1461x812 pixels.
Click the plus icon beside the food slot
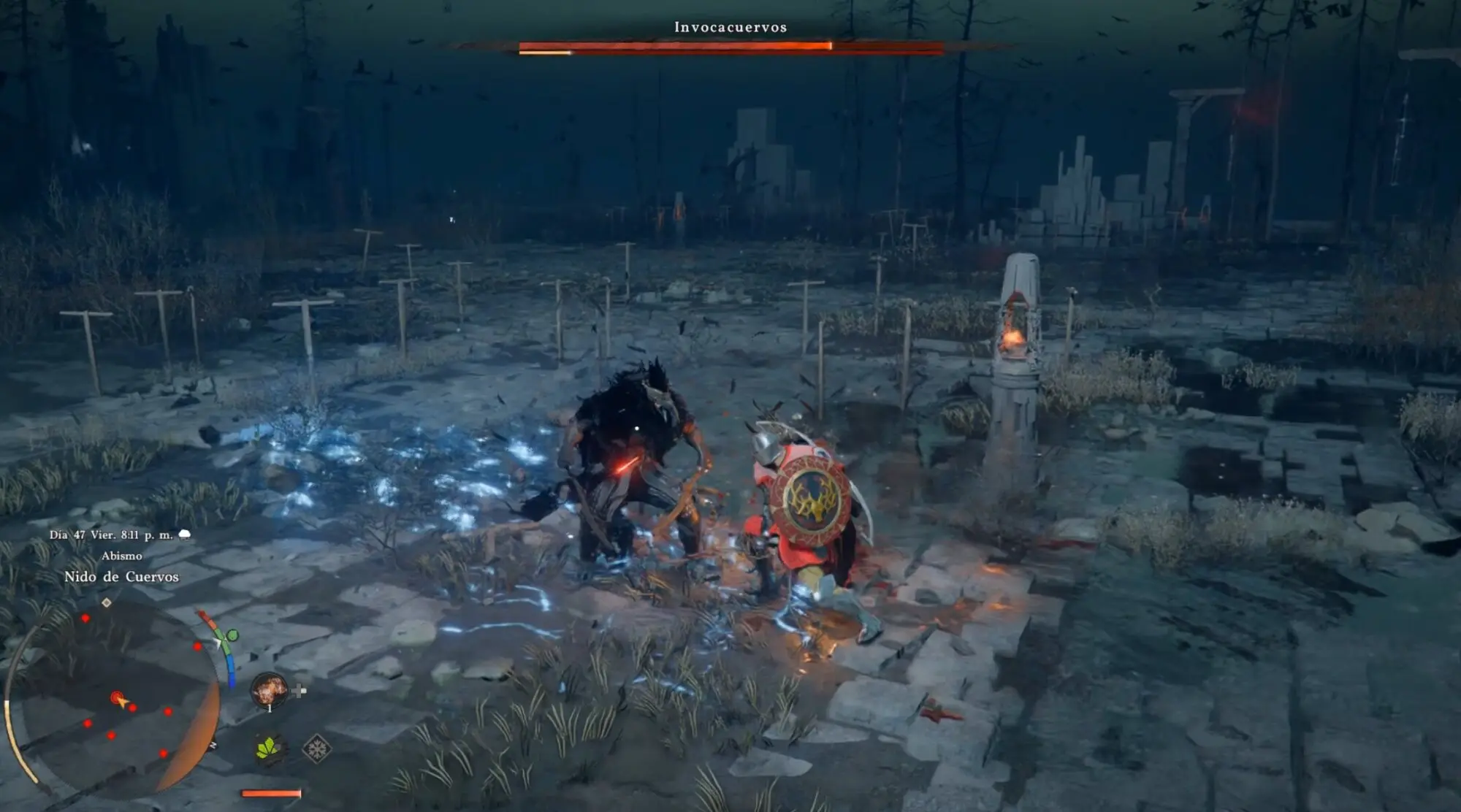pyautogui.click(x=299, y=690)
